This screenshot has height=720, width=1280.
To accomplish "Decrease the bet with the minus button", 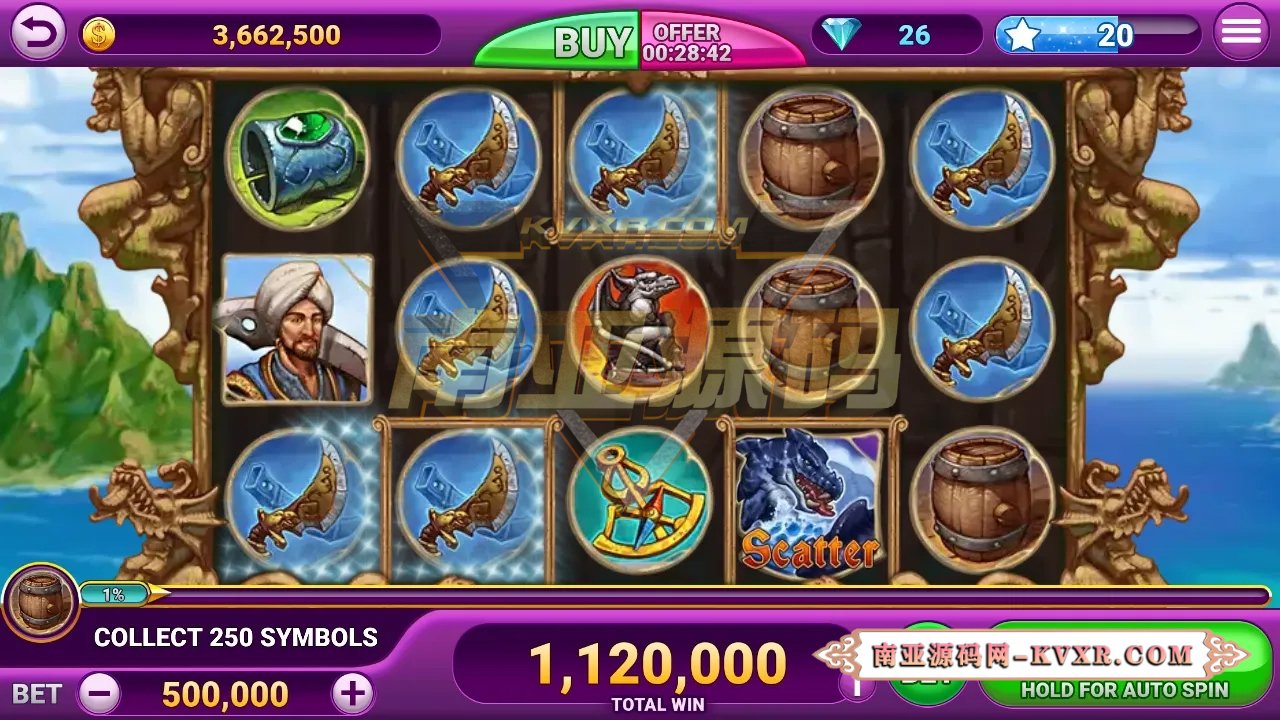I will pos(98,691).
